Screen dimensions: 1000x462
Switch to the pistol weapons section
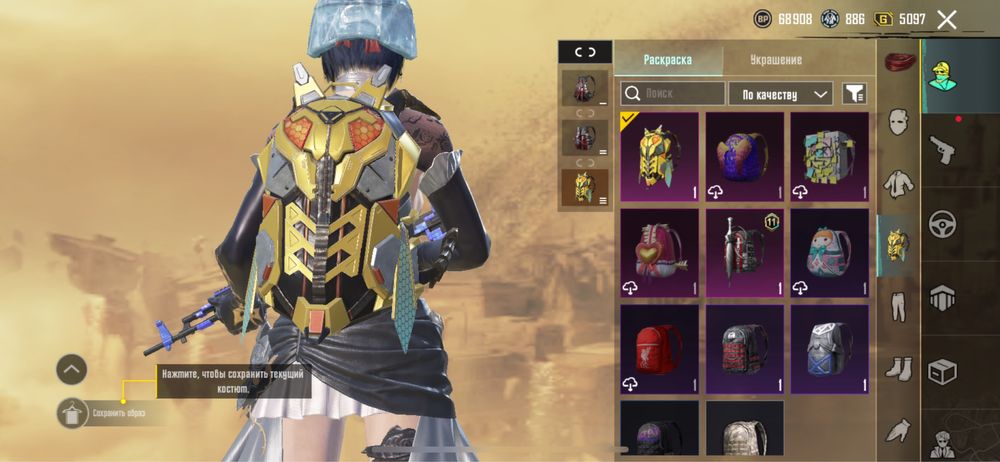pyautogui.click(x=942, y=150)
